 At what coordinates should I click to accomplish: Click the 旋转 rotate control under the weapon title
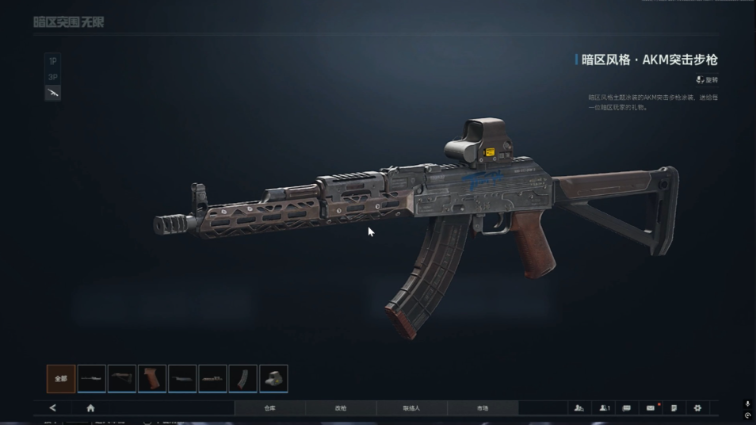pyautogui.click(x=706, y=79)
